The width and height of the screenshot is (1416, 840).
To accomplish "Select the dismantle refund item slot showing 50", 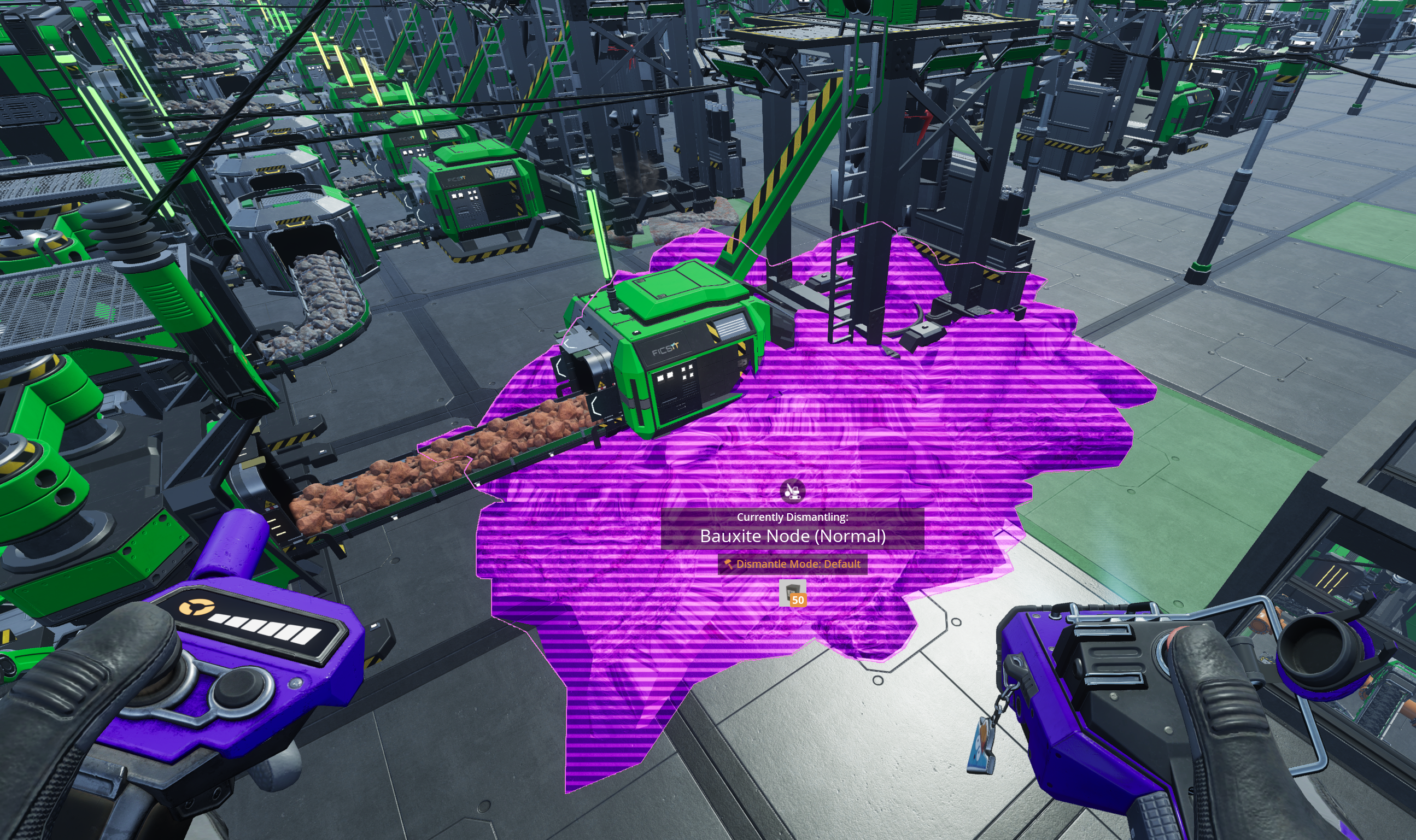I will [x=792, y=592].
